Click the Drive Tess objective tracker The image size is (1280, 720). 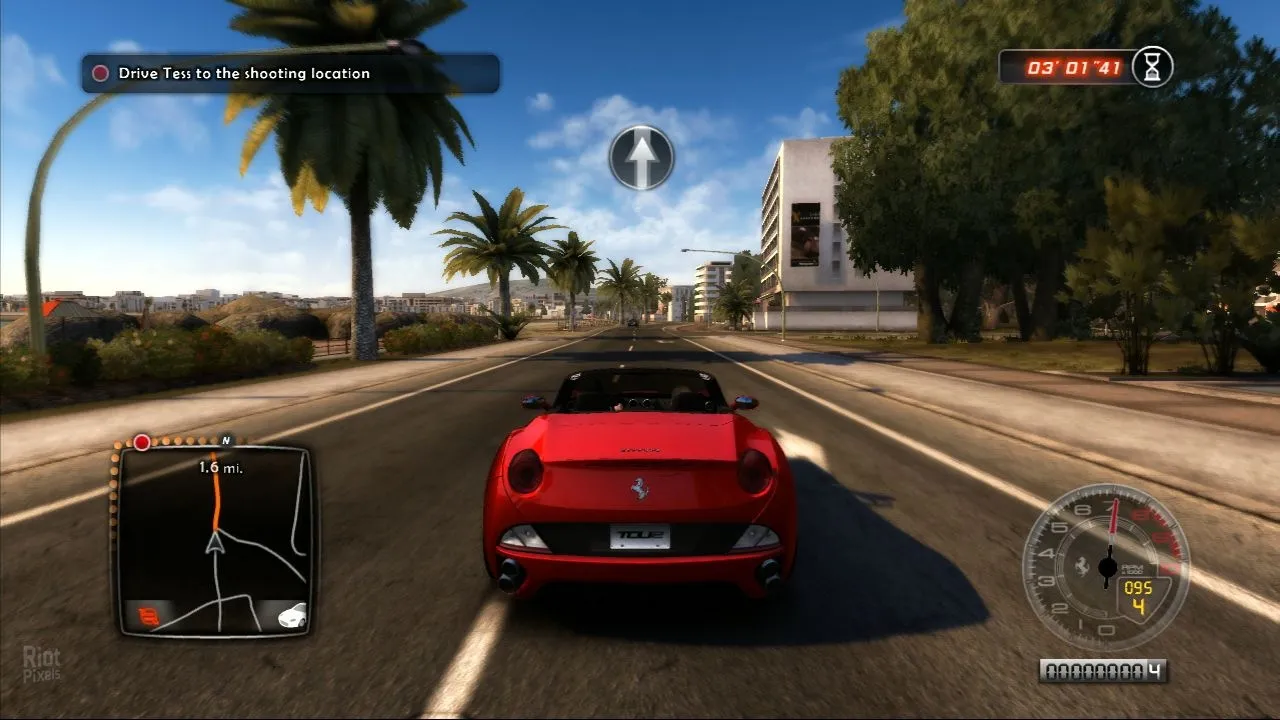click(290, 73)
